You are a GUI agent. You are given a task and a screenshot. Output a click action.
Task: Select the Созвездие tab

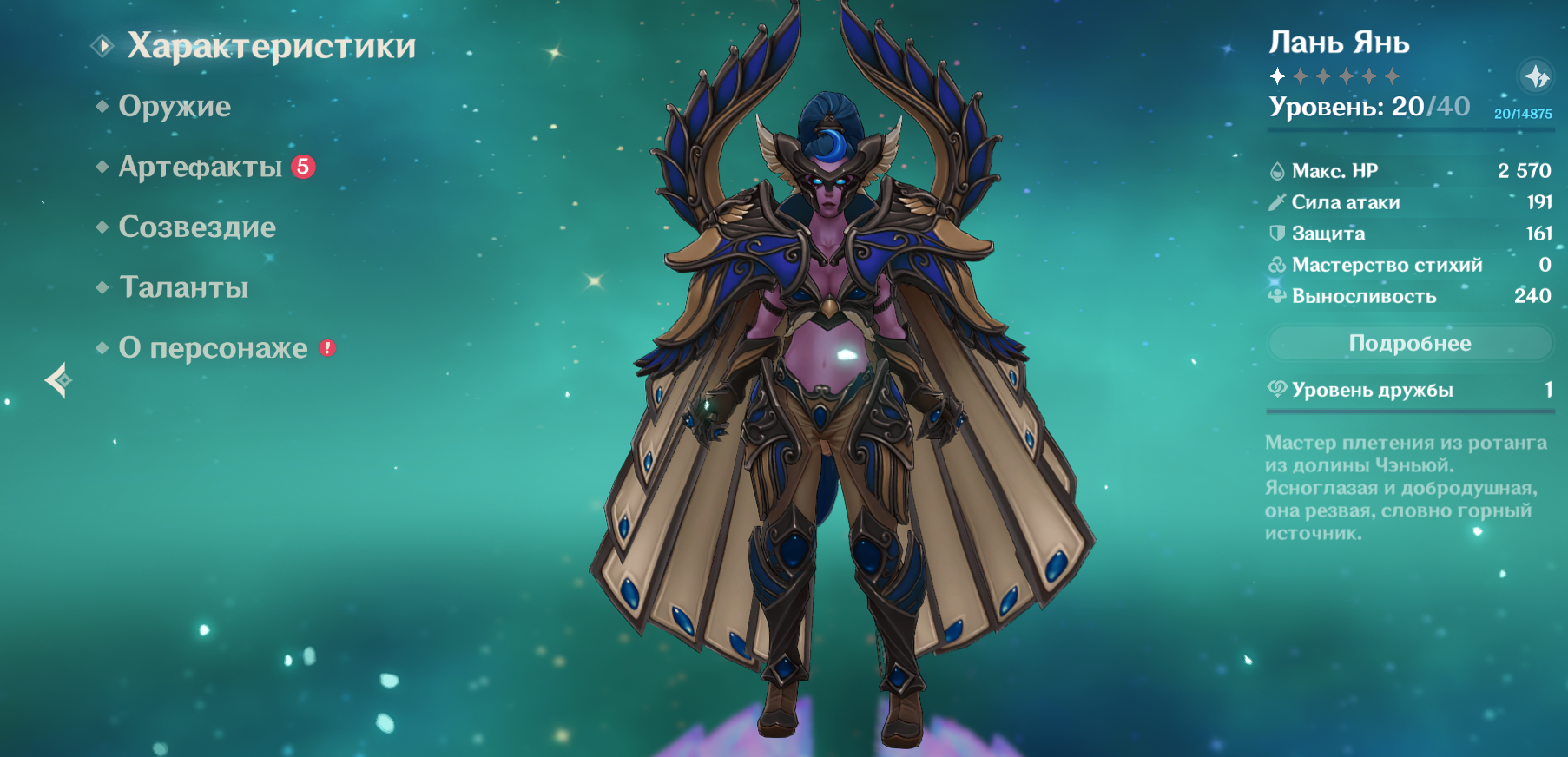click(197, 227)
